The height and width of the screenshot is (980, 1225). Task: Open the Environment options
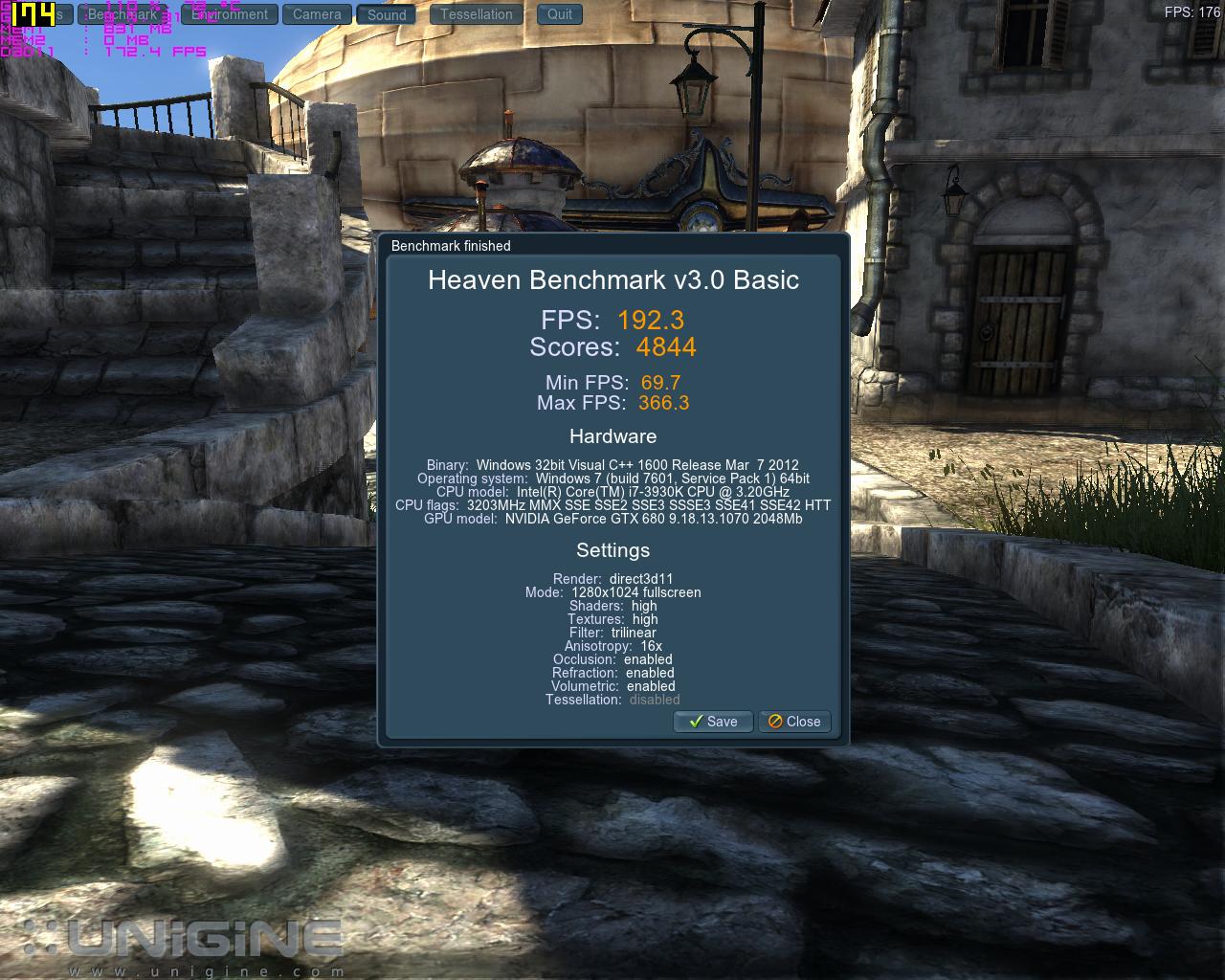pyautogui.click(x=231, y=14)
